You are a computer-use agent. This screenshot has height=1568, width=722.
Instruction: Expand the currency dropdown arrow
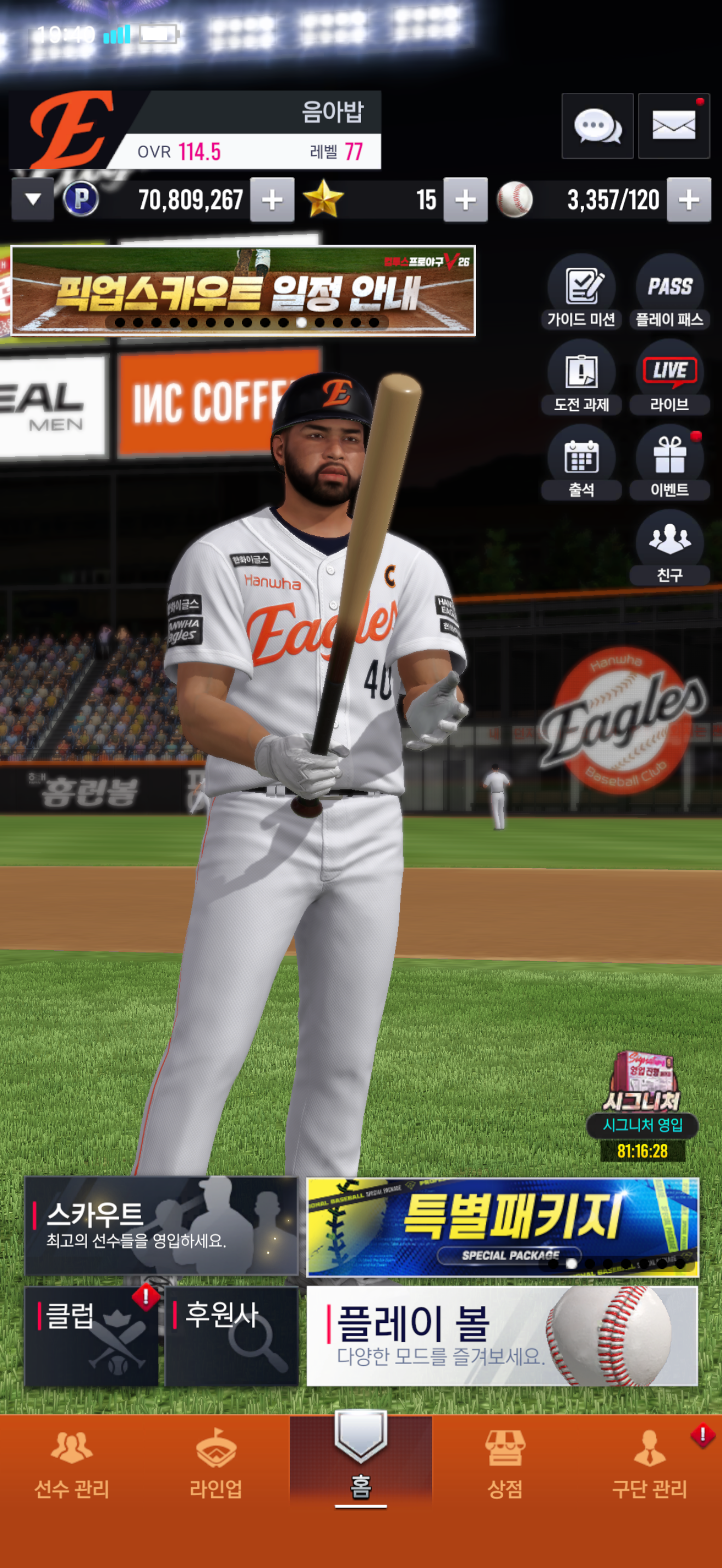click(33, 199)
